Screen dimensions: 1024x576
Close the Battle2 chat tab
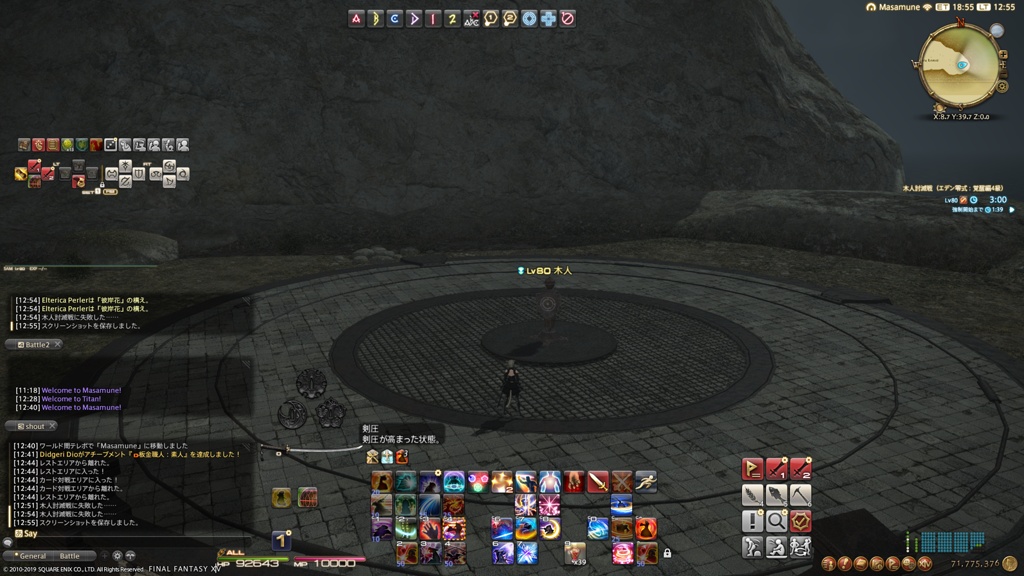click(57, 344)
